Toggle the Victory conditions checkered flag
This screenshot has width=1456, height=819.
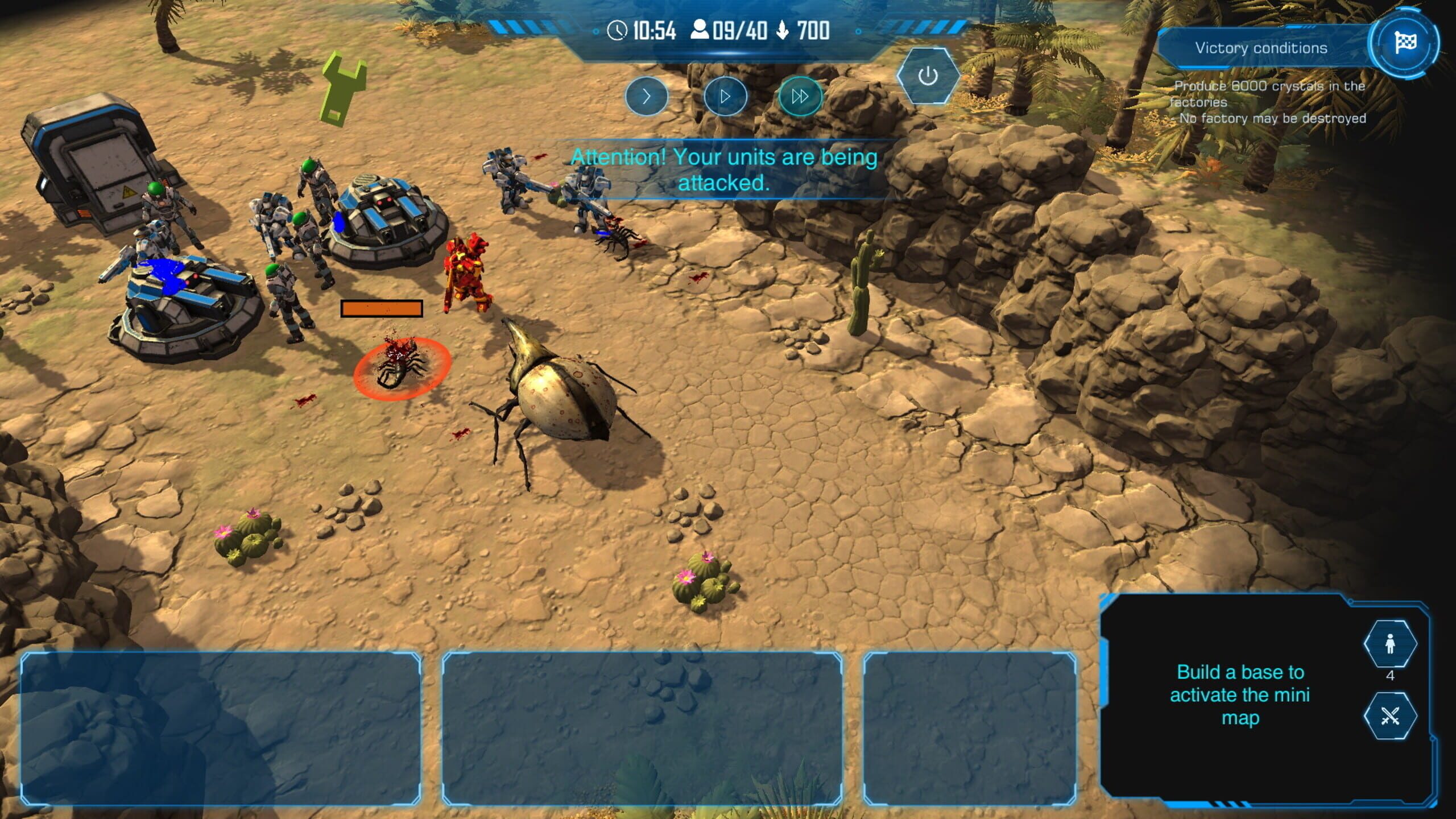(1405, 43)
